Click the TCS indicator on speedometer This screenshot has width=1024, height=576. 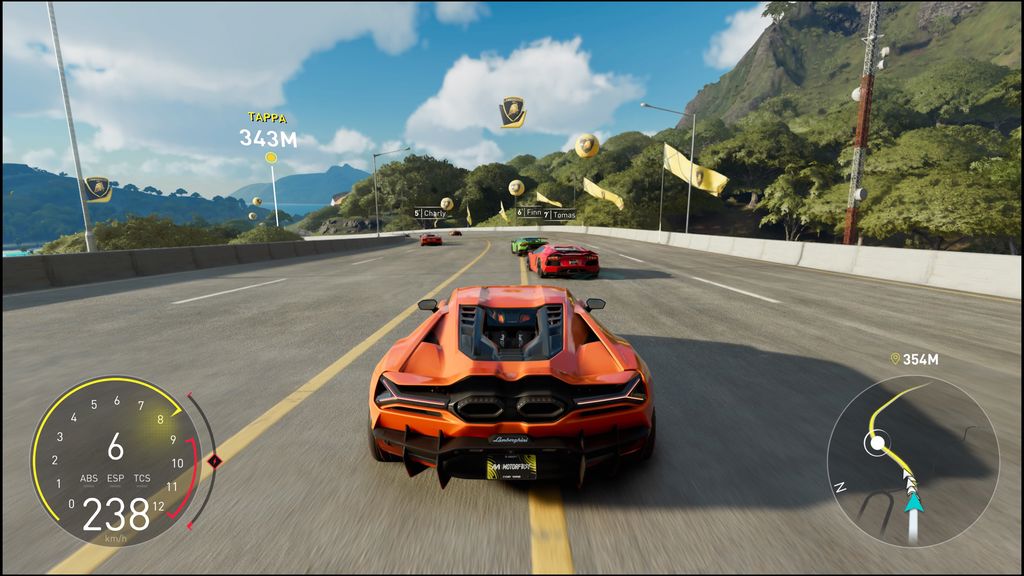(142, 479)
